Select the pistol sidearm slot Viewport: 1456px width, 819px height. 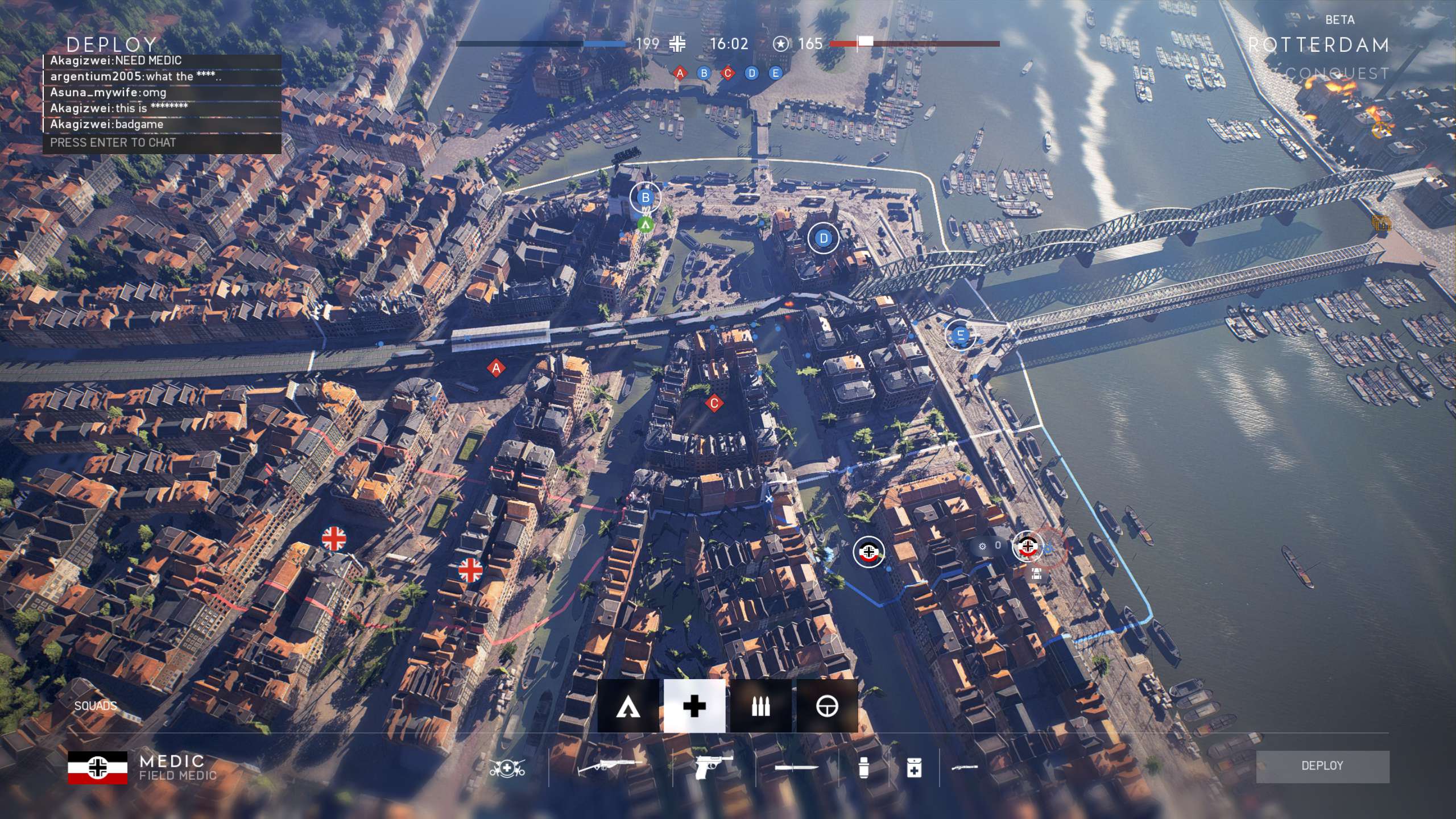714,768
